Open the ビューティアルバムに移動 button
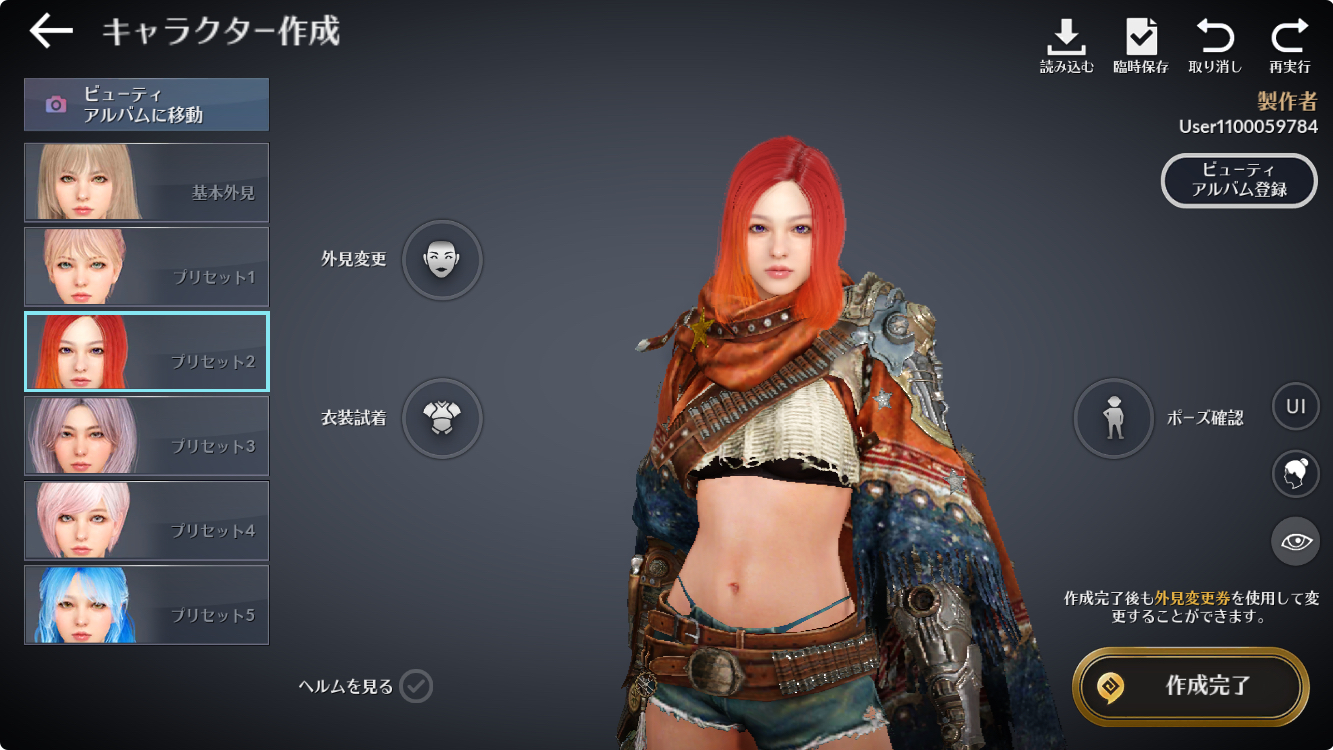1333x750 pixels. point(146,104)
